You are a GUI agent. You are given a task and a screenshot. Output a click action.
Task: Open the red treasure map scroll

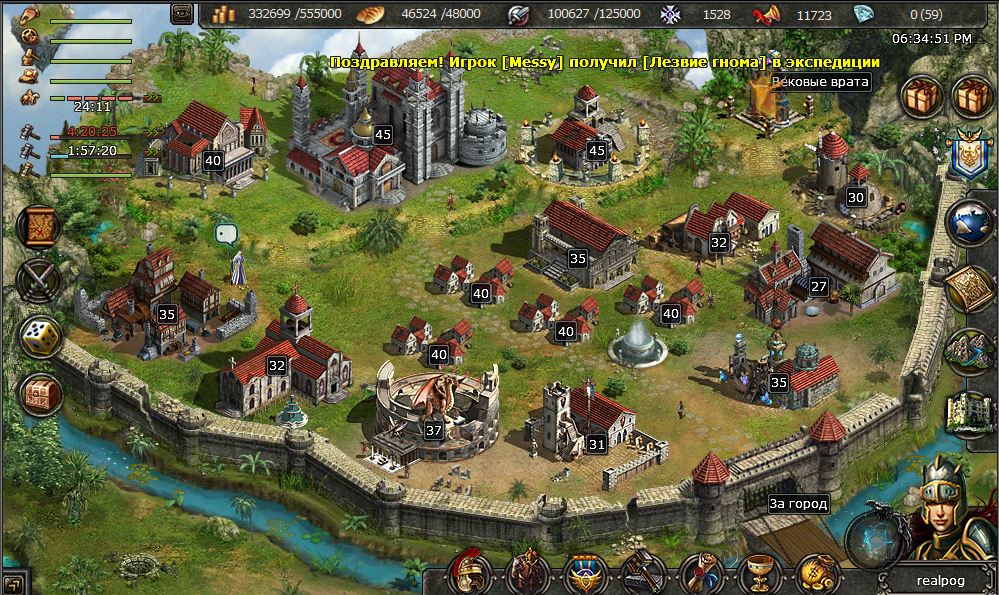pyautogui.click(x=39, y=227)
